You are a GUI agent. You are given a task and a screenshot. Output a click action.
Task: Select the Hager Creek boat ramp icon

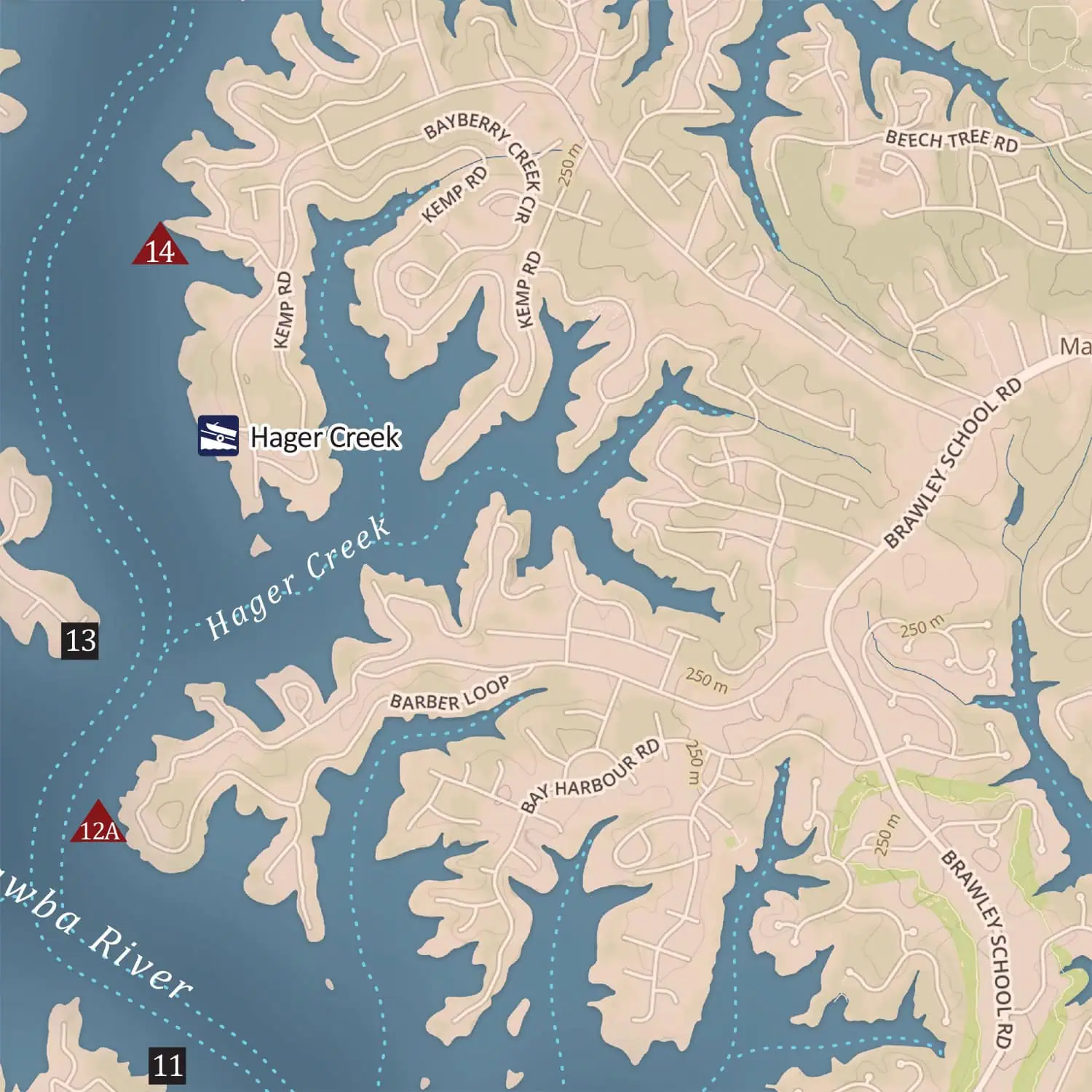[218, 435]
